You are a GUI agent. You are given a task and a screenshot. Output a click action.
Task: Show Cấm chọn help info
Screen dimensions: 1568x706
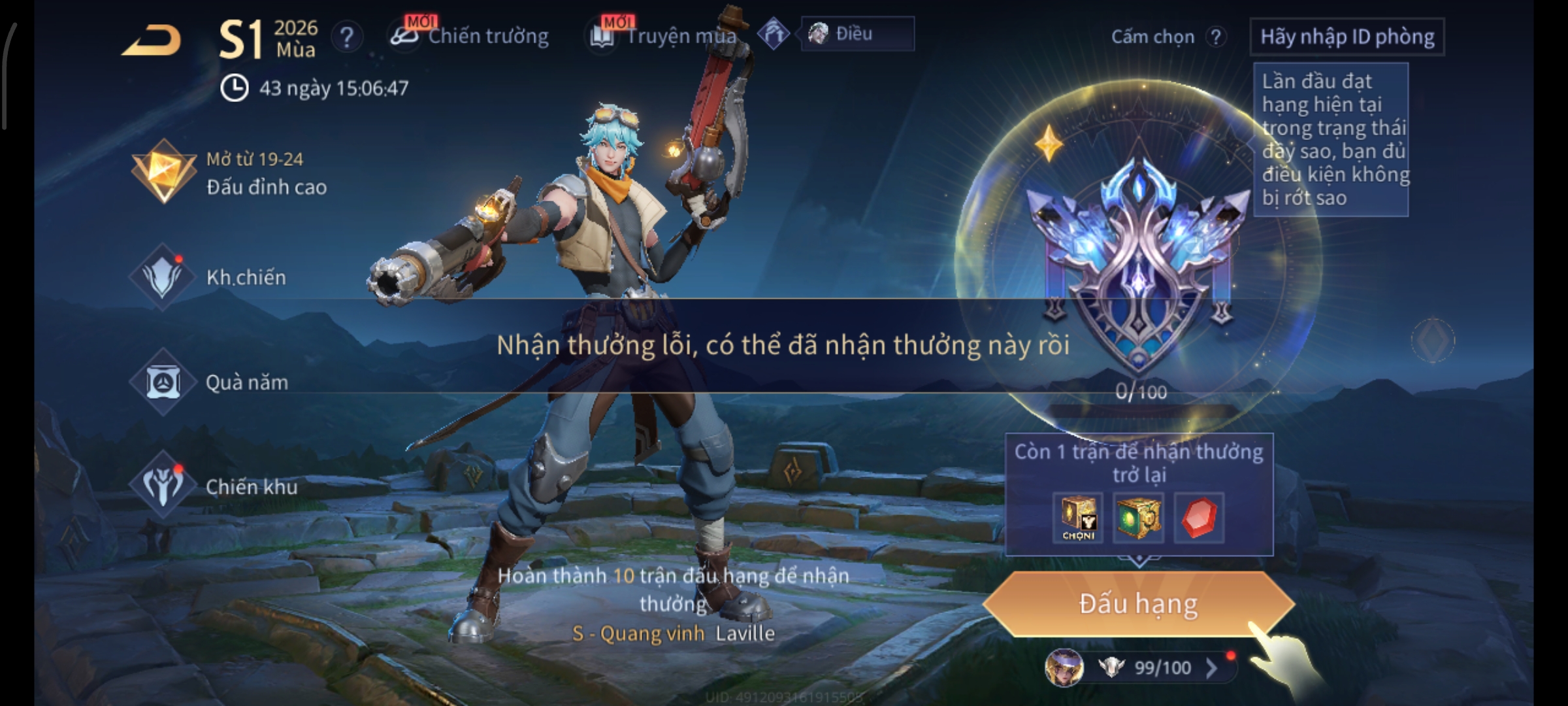[1215, 37]
